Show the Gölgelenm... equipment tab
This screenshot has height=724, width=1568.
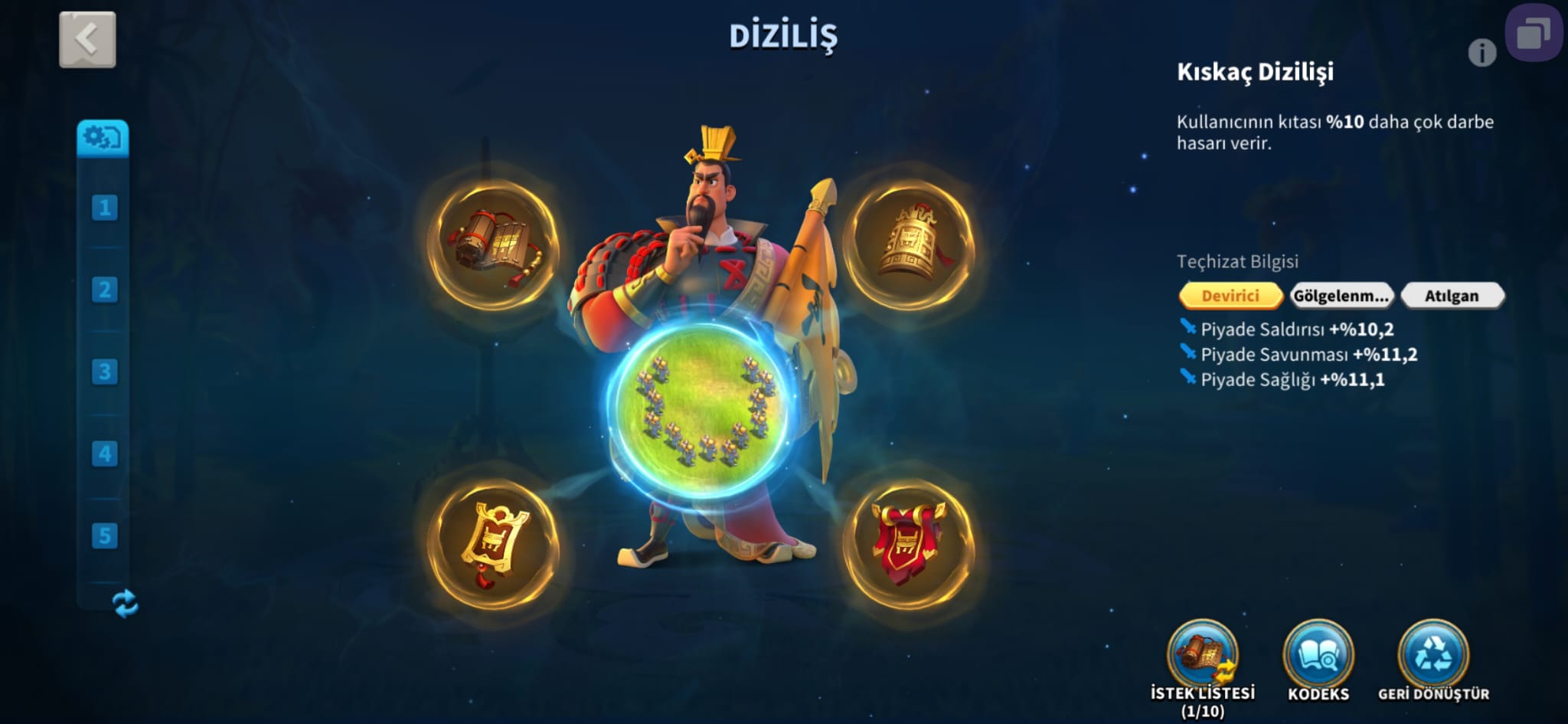(x=1341, y=296)
